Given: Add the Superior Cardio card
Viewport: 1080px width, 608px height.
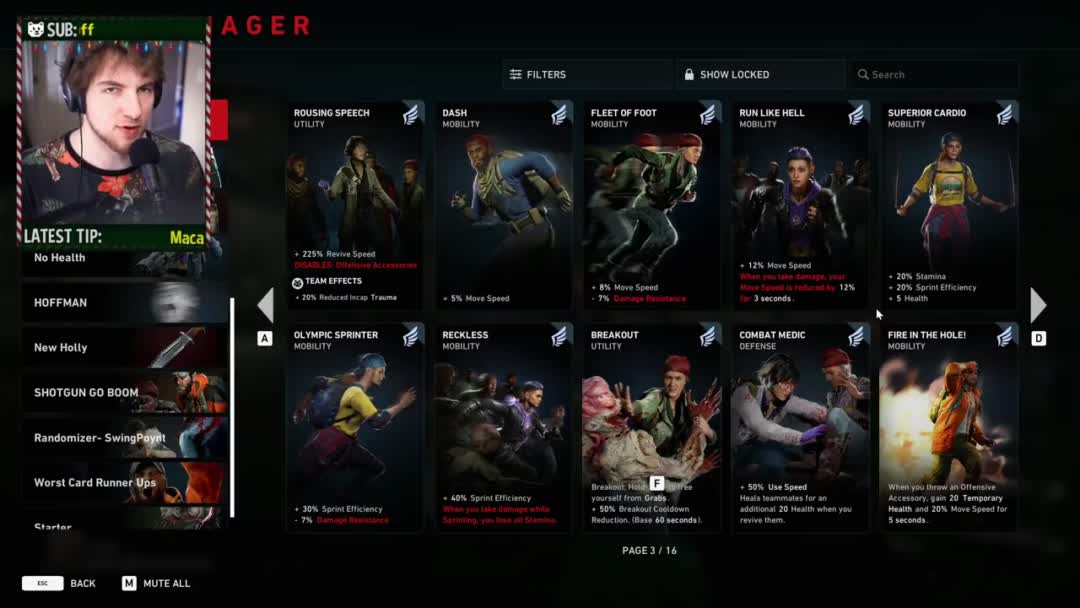Looking at the screenshot, I should click(948, 205).
